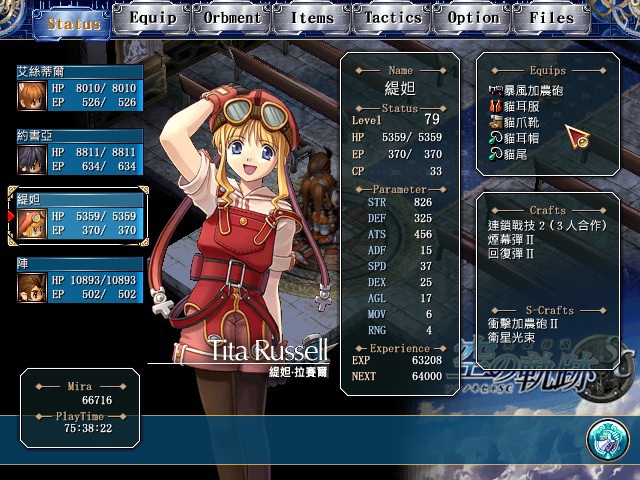Select the 貓耳帽 accessory entry
Viewport: 640px width, 480px height.
tap(522, 138)
